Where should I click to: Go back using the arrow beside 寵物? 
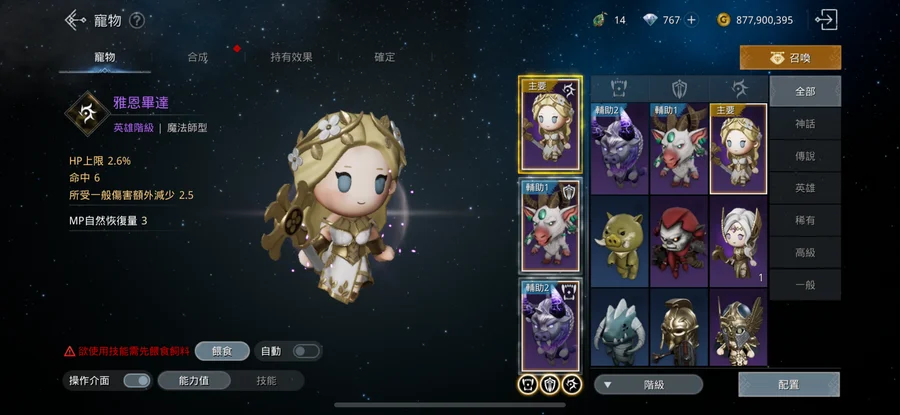[72, 20]
